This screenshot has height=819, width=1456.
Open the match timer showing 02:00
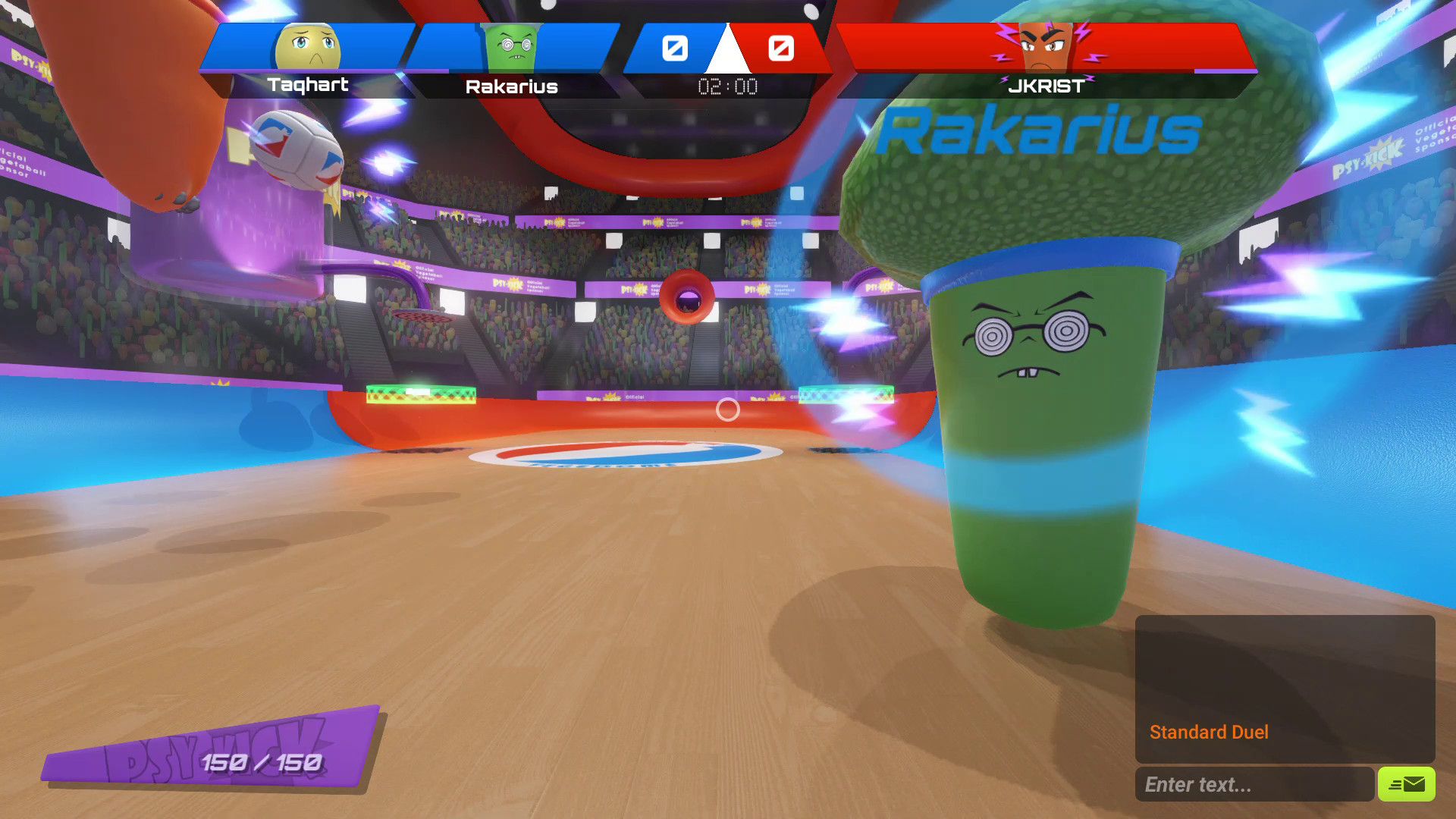coord(727,86)
